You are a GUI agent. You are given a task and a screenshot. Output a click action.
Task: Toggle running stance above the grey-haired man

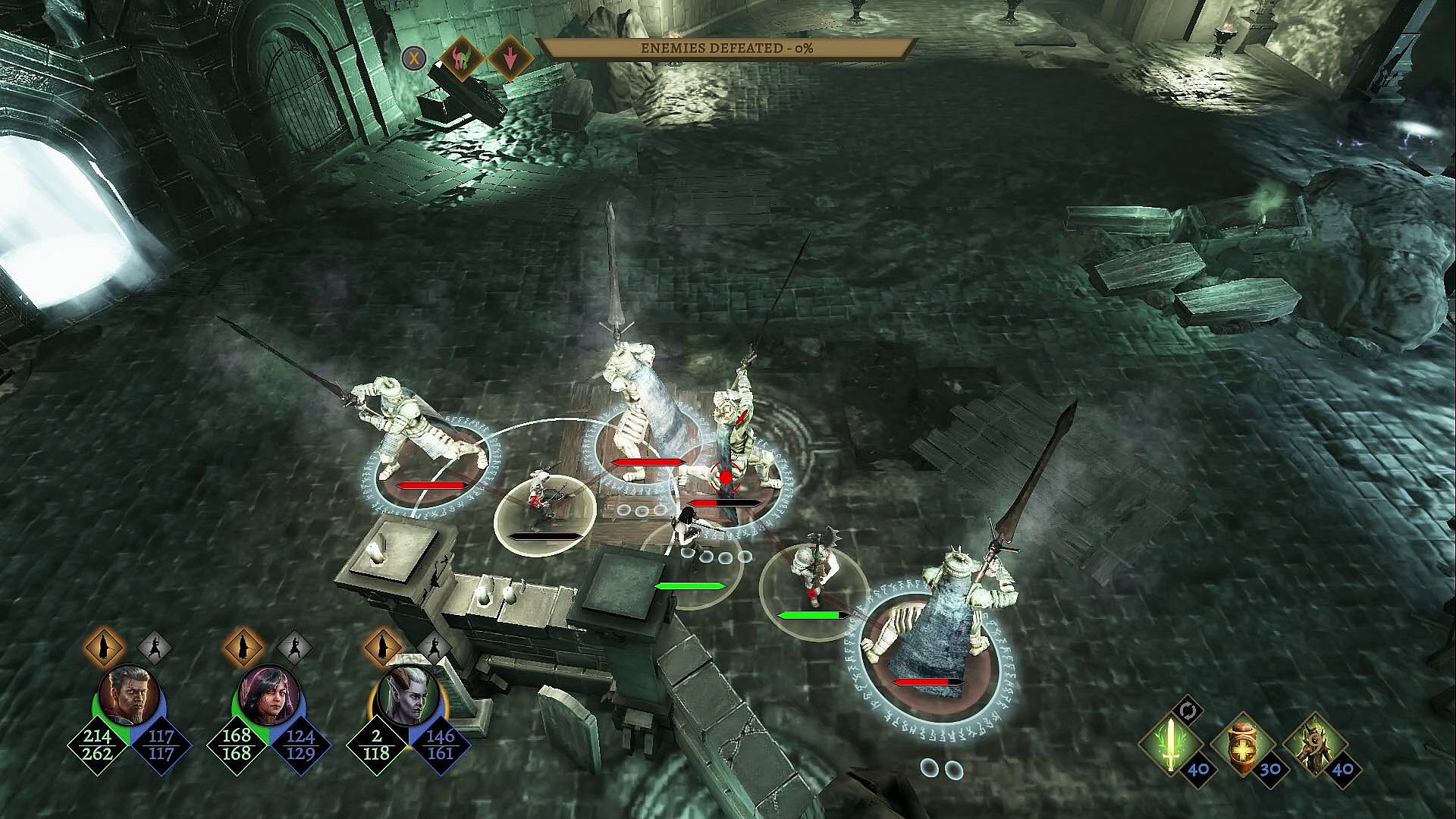[x=155, y=648]
